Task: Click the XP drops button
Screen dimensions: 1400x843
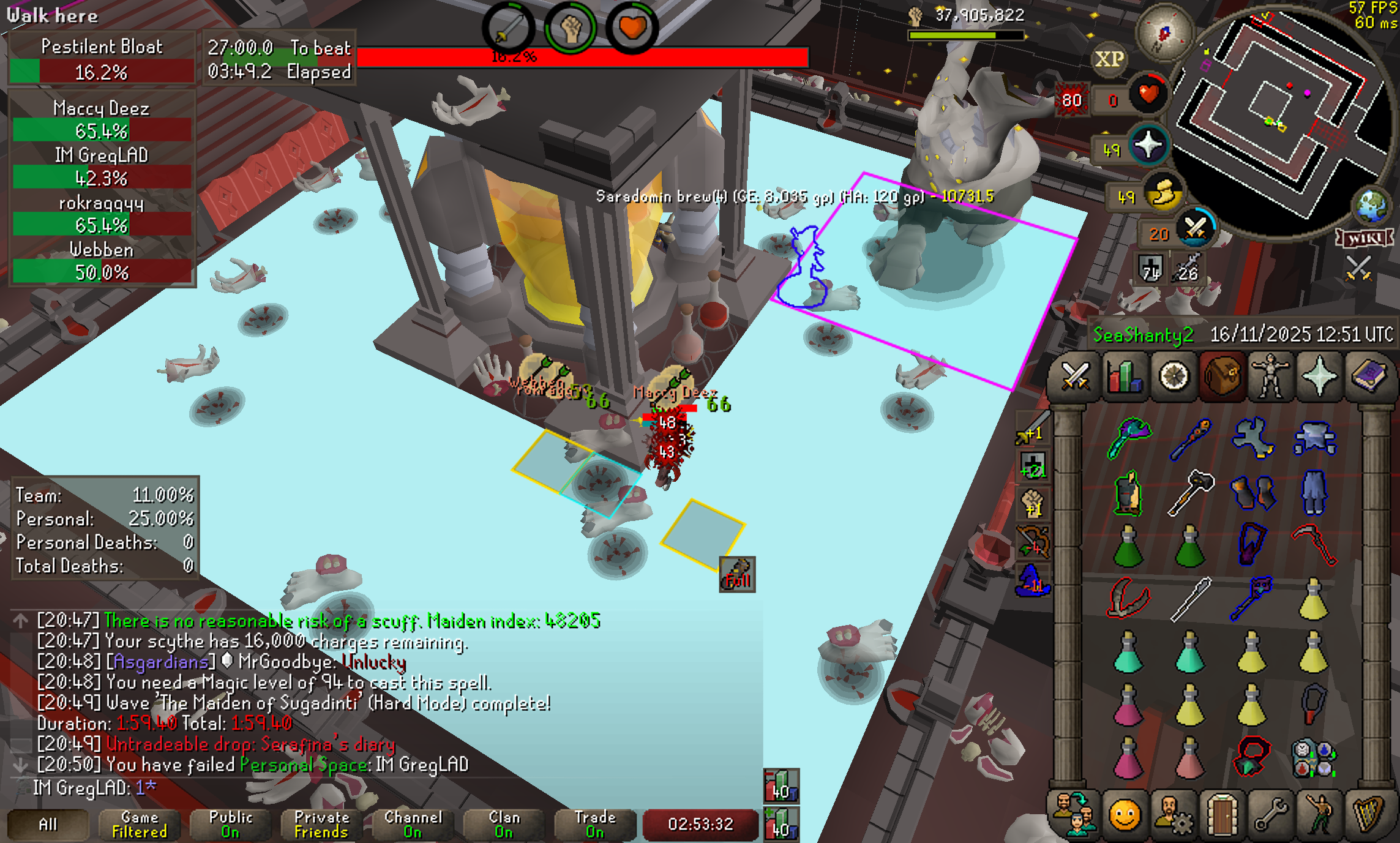Action: 1109,59
